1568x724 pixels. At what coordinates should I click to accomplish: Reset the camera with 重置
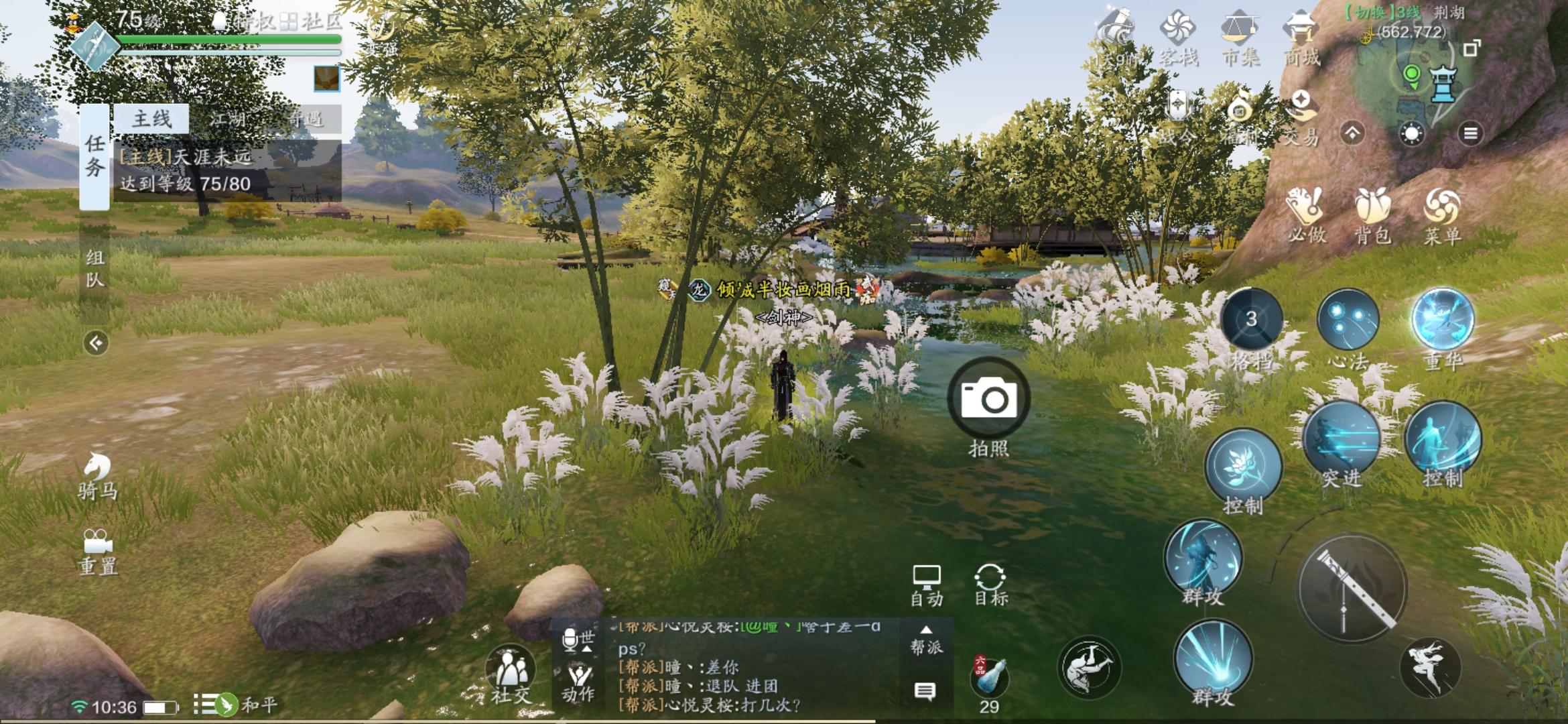point(98,552)
